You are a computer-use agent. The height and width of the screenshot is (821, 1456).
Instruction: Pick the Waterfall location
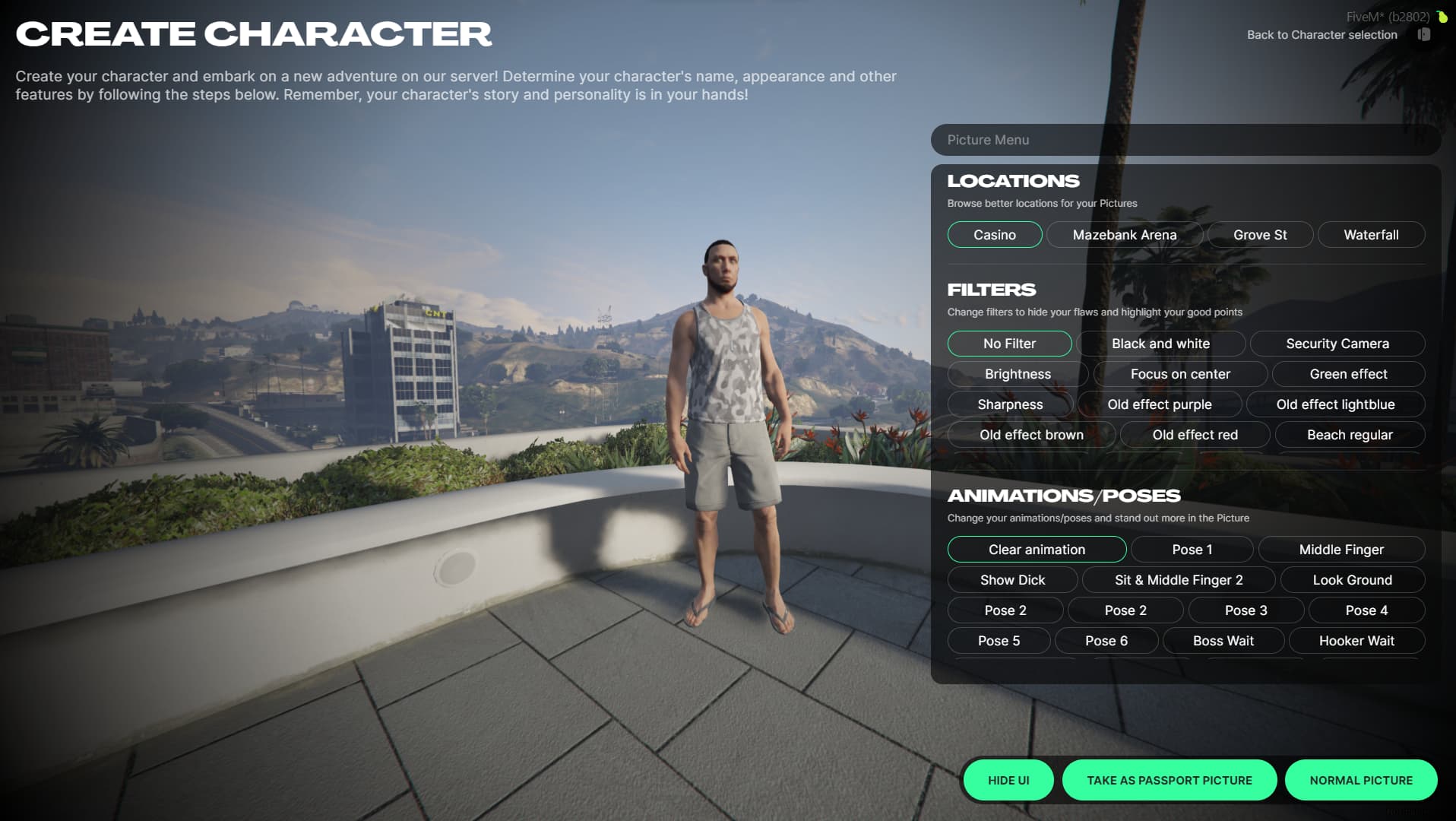pyautogui.click(x=1370, y=235)
